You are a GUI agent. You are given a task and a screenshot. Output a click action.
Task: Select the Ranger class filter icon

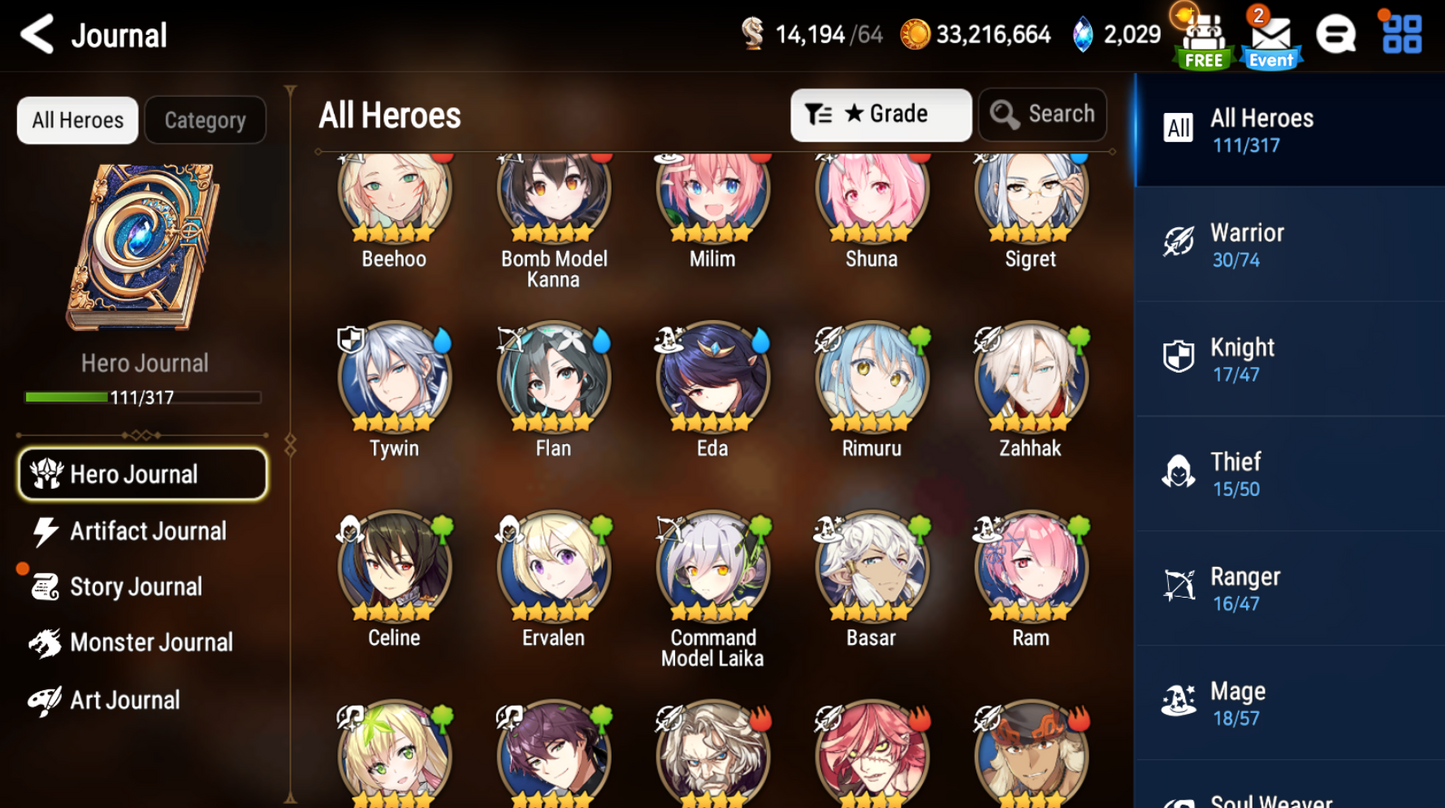1179,586
